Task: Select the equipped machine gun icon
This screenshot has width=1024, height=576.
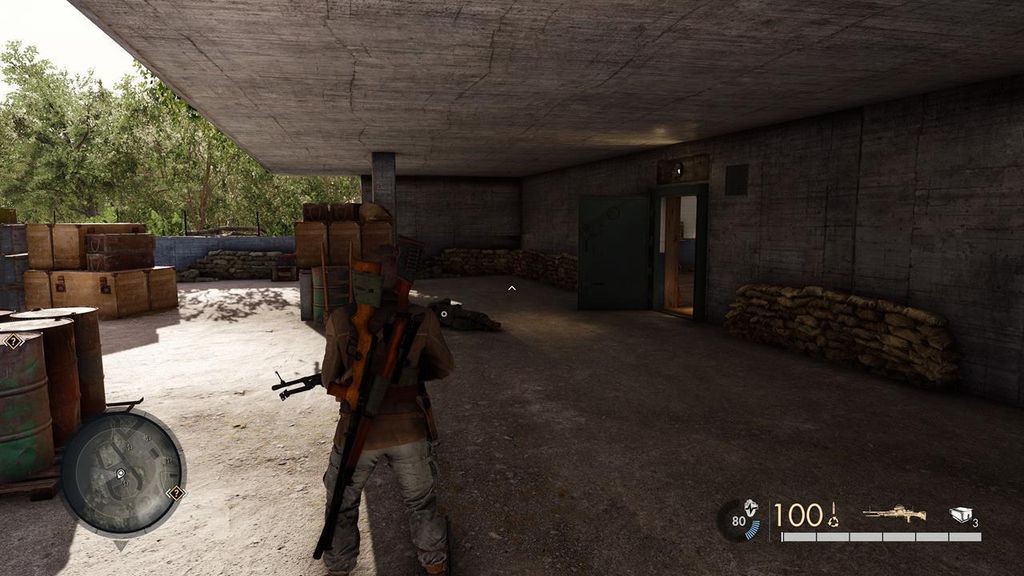Action: pos(893,514)
